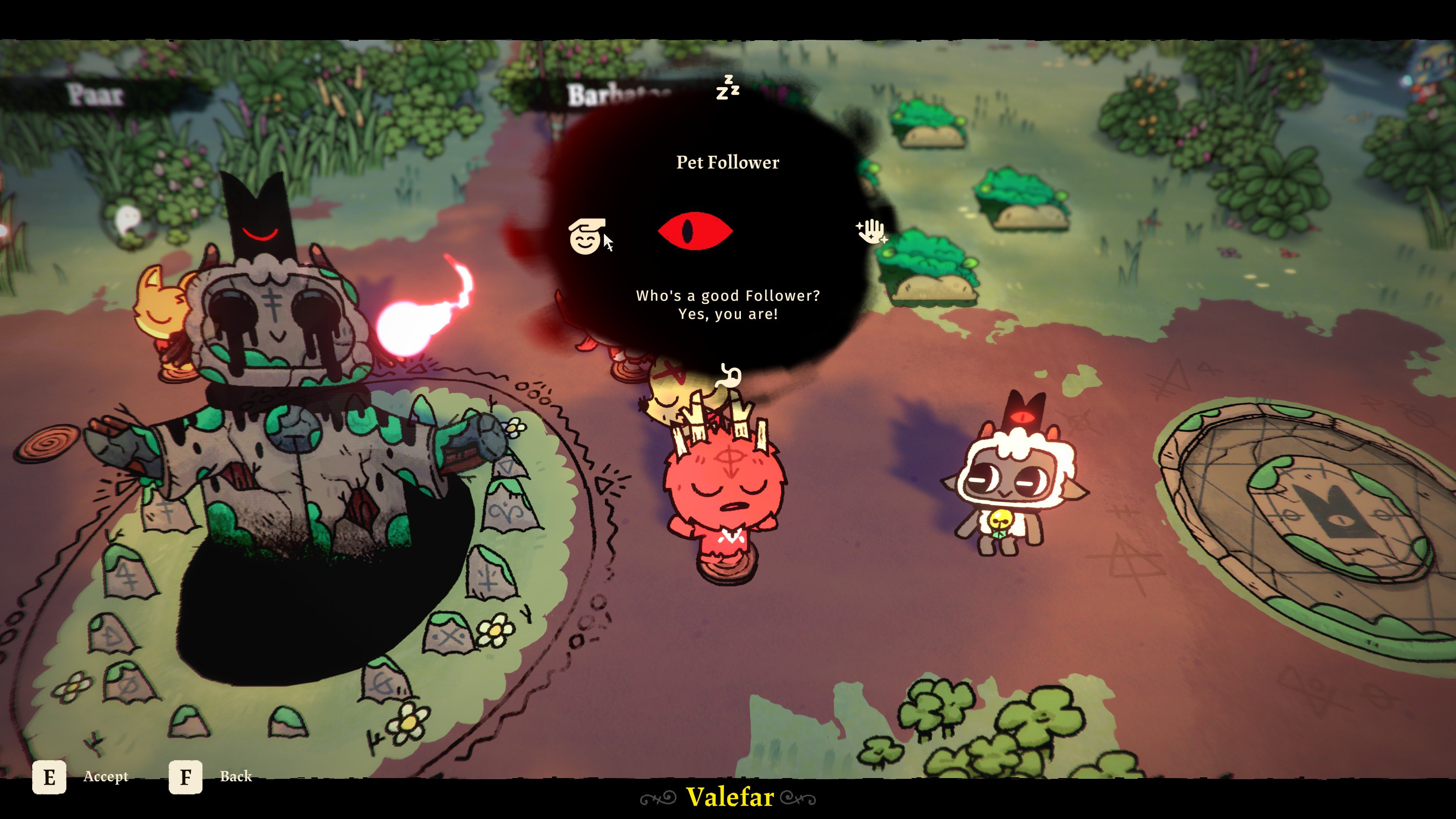Pick the sparkling hand blessing option
Image resolution: width=1456 pixels, height=819 pixels.
point(871,231)
